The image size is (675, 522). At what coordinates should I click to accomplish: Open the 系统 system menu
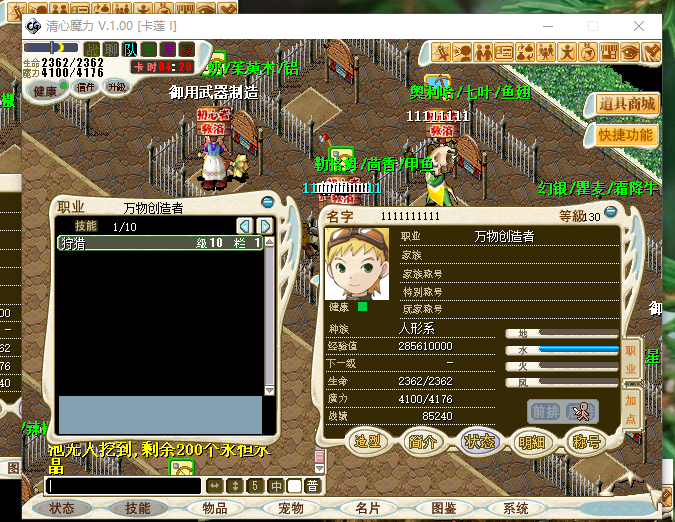[514, 508]
